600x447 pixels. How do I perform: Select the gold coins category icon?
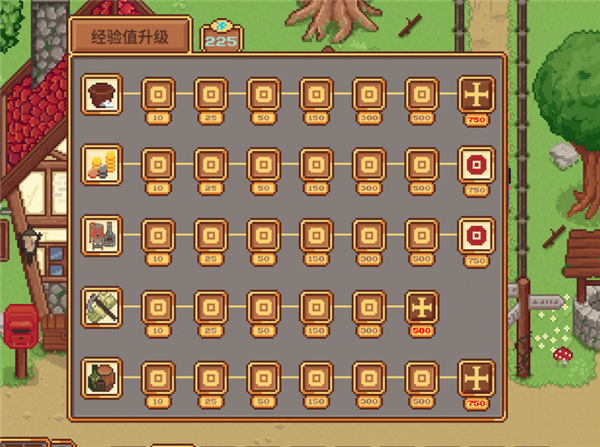coord(102,164)
